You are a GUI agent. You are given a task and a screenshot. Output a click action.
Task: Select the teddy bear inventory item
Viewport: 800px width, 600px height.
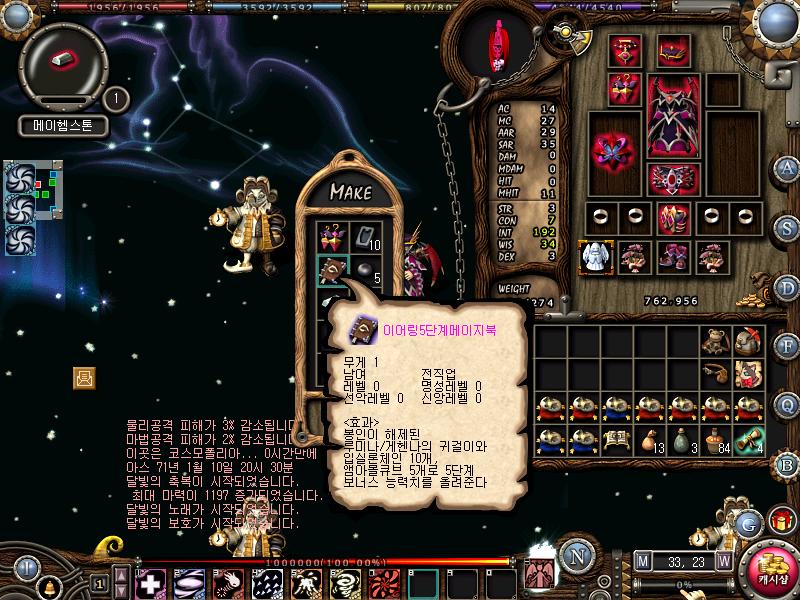(713, 342)
